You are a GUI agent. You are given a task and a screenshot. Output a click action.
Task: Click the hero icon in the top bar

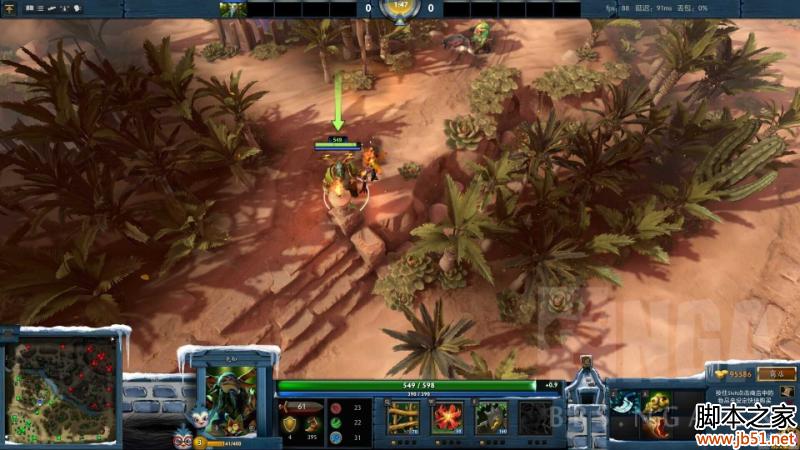[x=233, y=9]
